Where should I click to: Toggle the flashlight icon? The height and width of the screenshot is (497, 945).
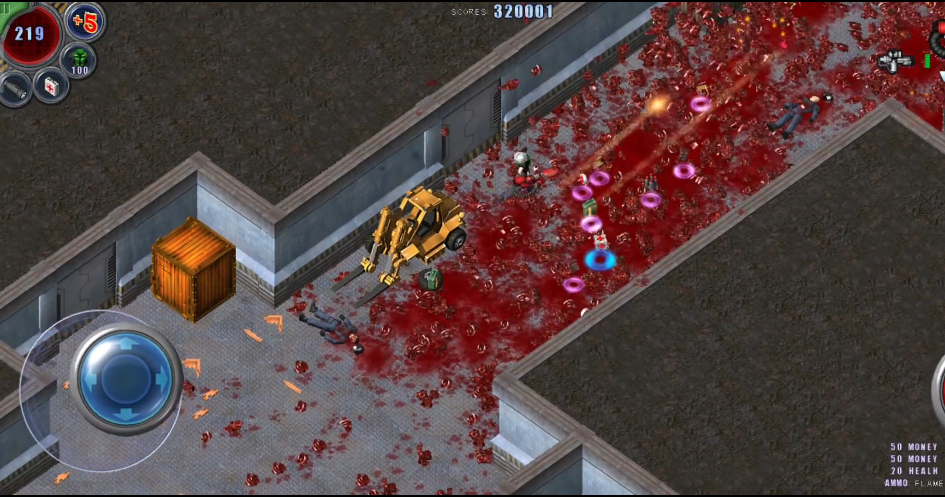[16, 90]
